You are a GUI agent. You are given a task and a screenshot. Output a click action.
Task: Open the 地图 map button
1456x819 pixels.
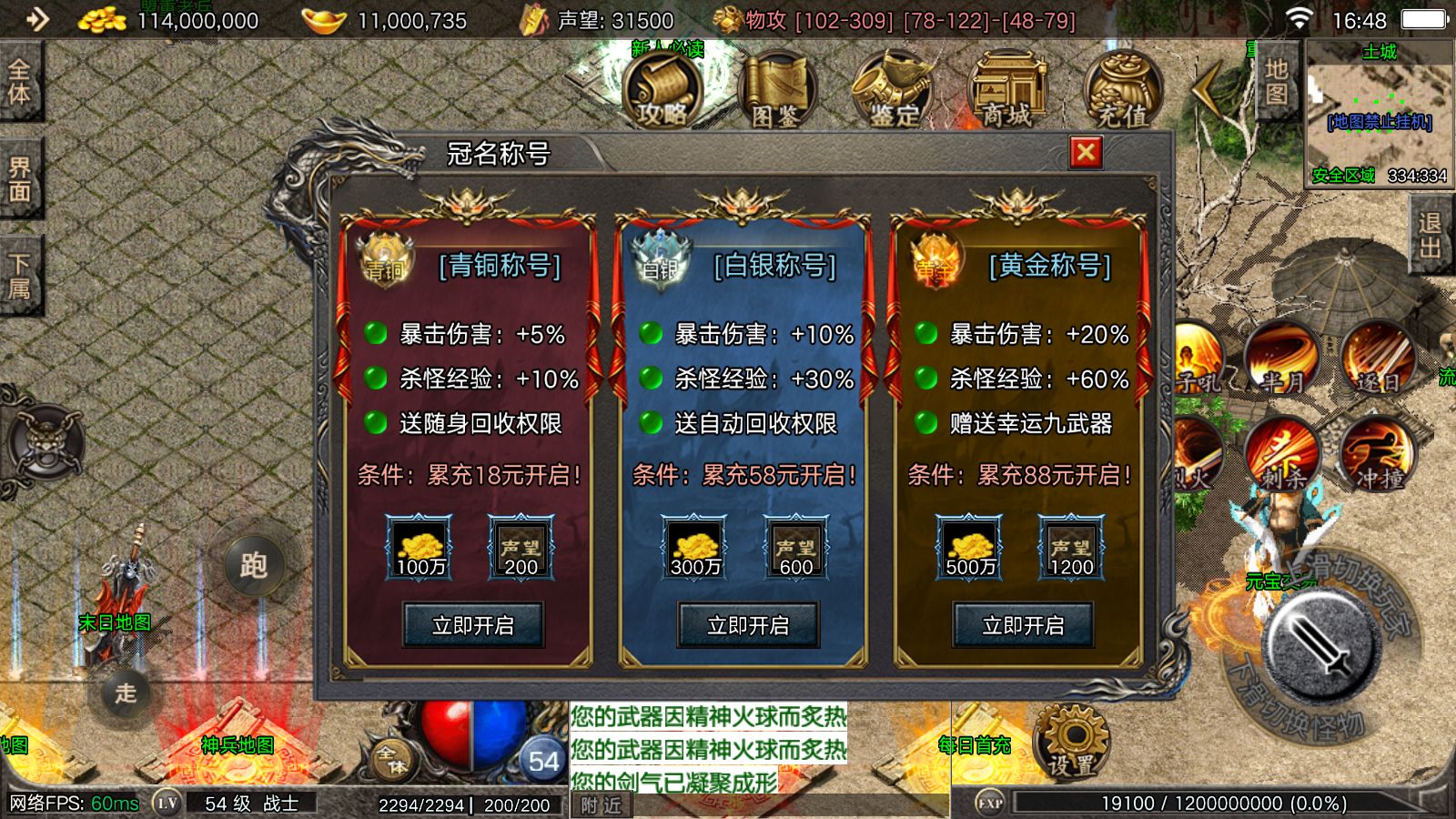point(1277,82)
